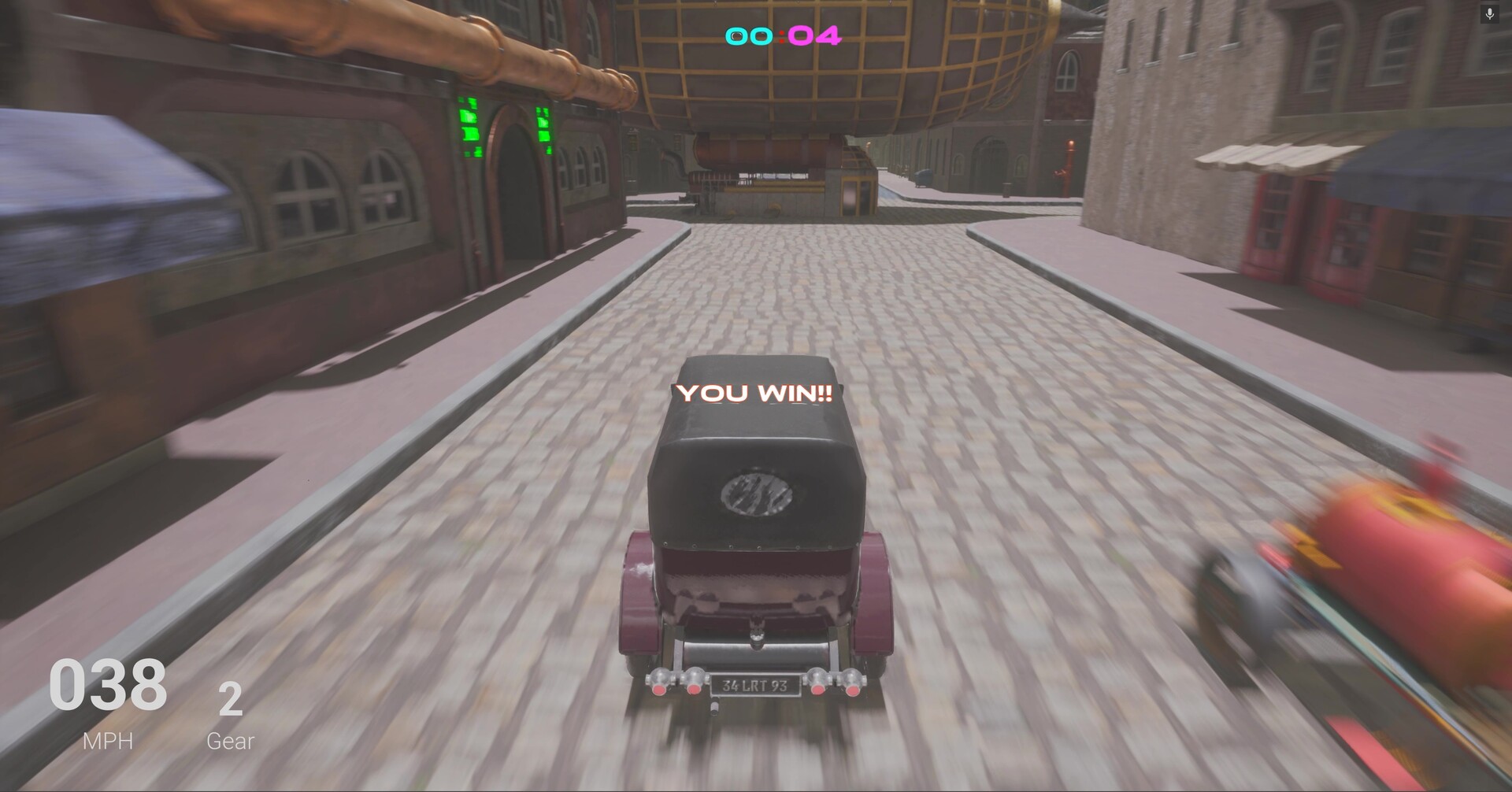Click the pink seconds digits on the timer
Screen dimensions: 1512x792
(x=815, y=35)
